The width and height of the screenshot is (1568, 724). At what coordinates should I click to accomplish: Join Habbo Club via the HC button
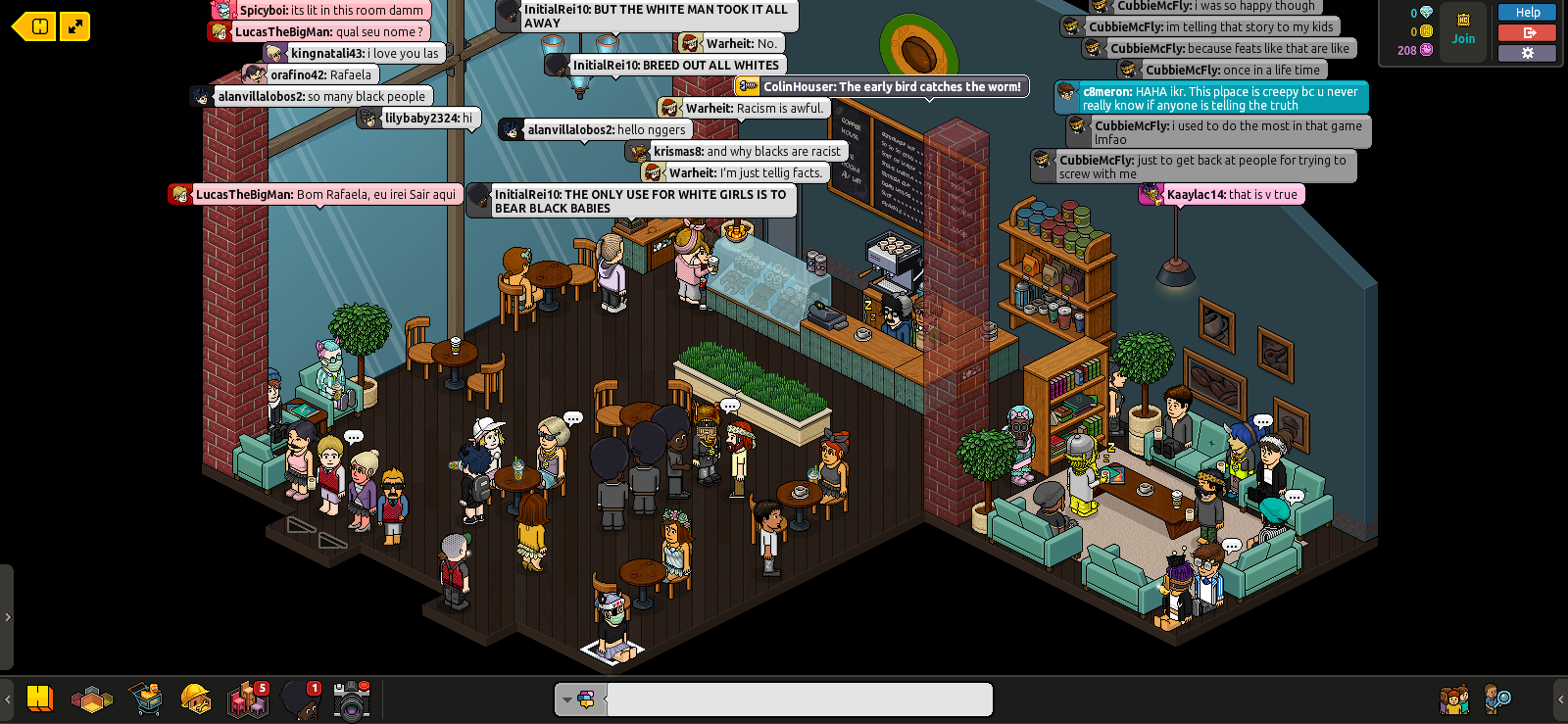[x=1463, y=29]
